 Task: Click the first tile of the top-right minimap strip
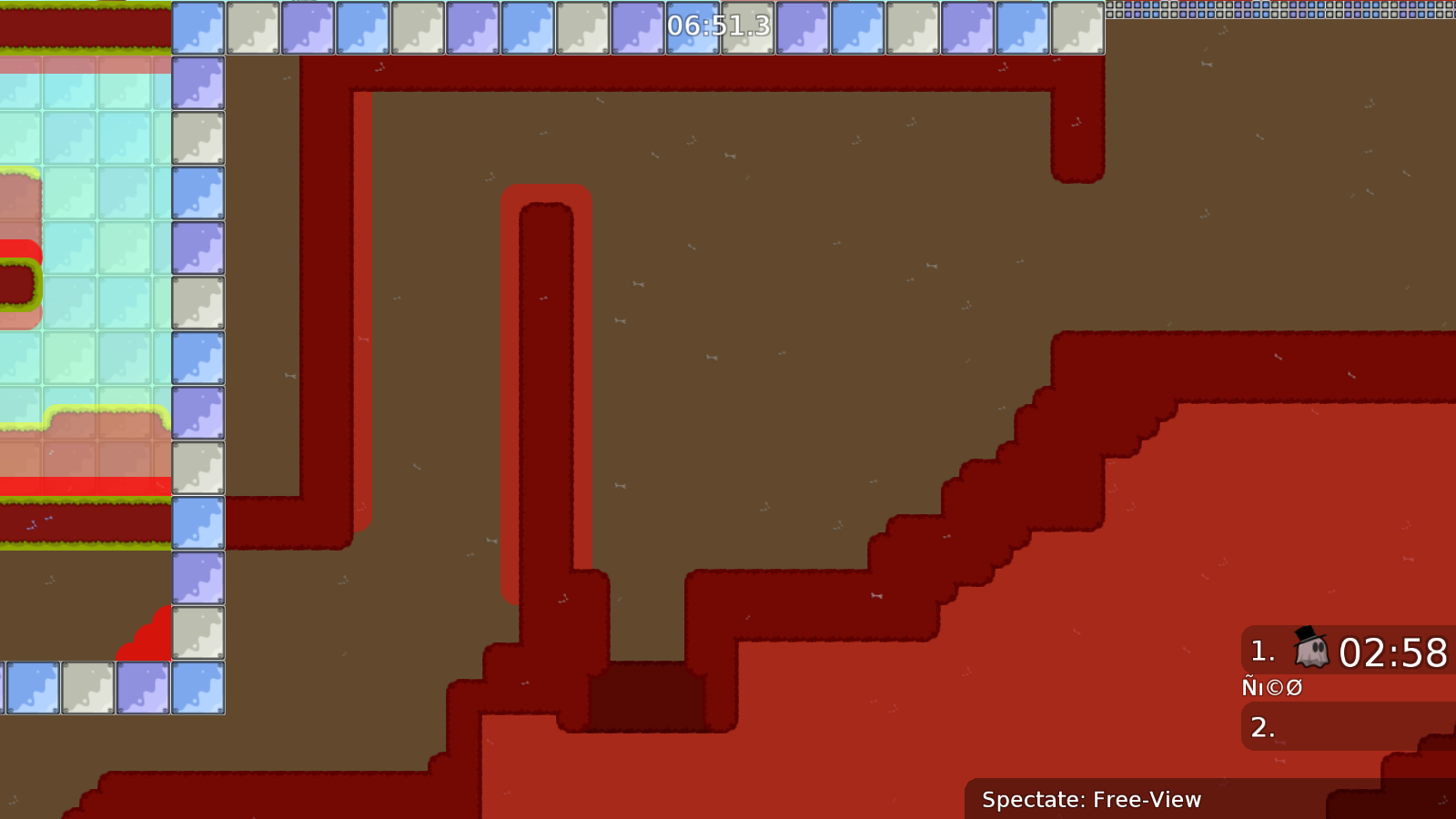point(1112,7)
